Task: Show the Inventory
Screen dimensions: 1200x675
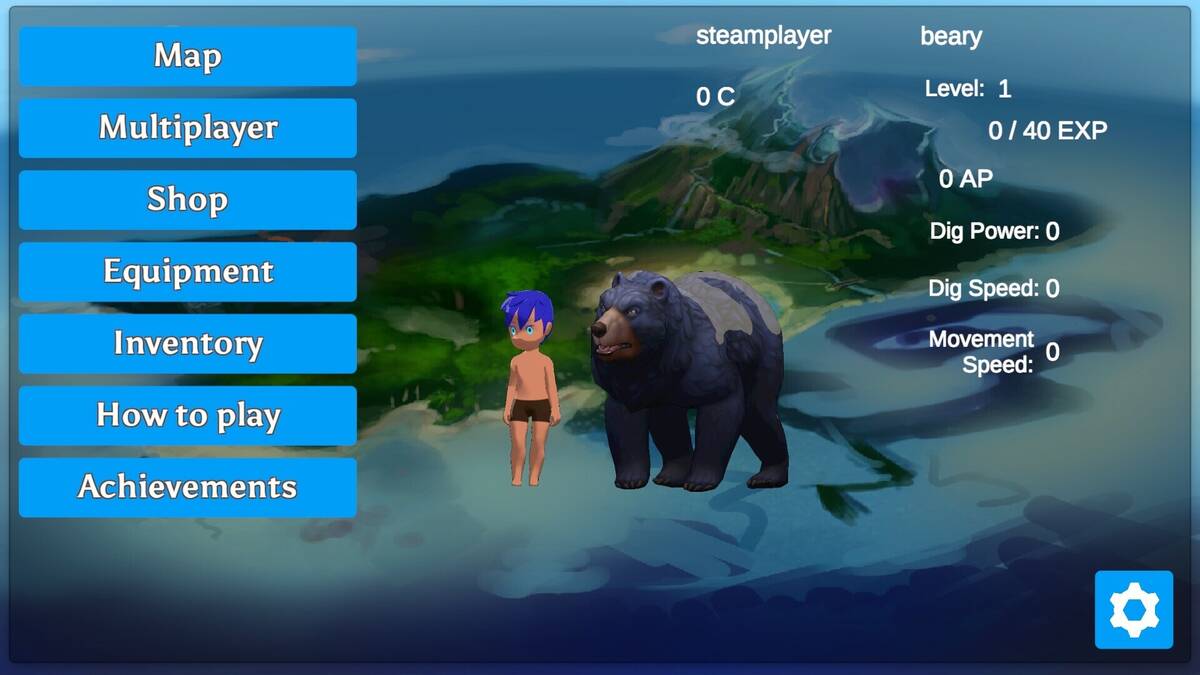Action: pyautogui.click(x=188, y=344)
